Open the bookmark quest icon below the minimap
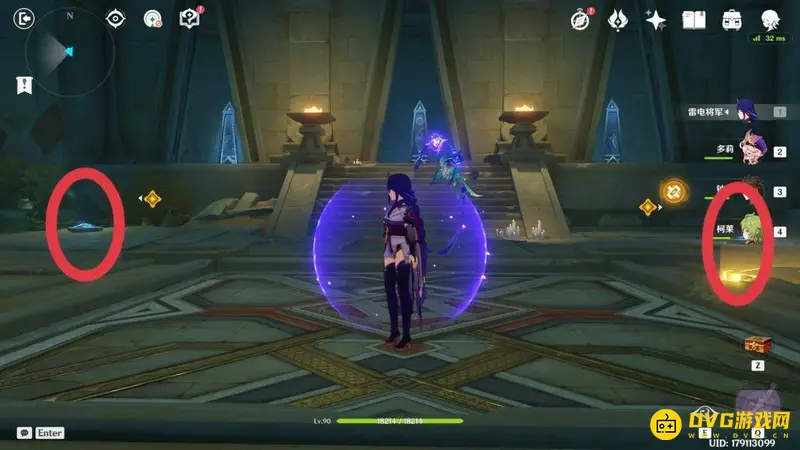Image resolution: width=800 pixels, height=450 pixels. (x=24, y=85)
